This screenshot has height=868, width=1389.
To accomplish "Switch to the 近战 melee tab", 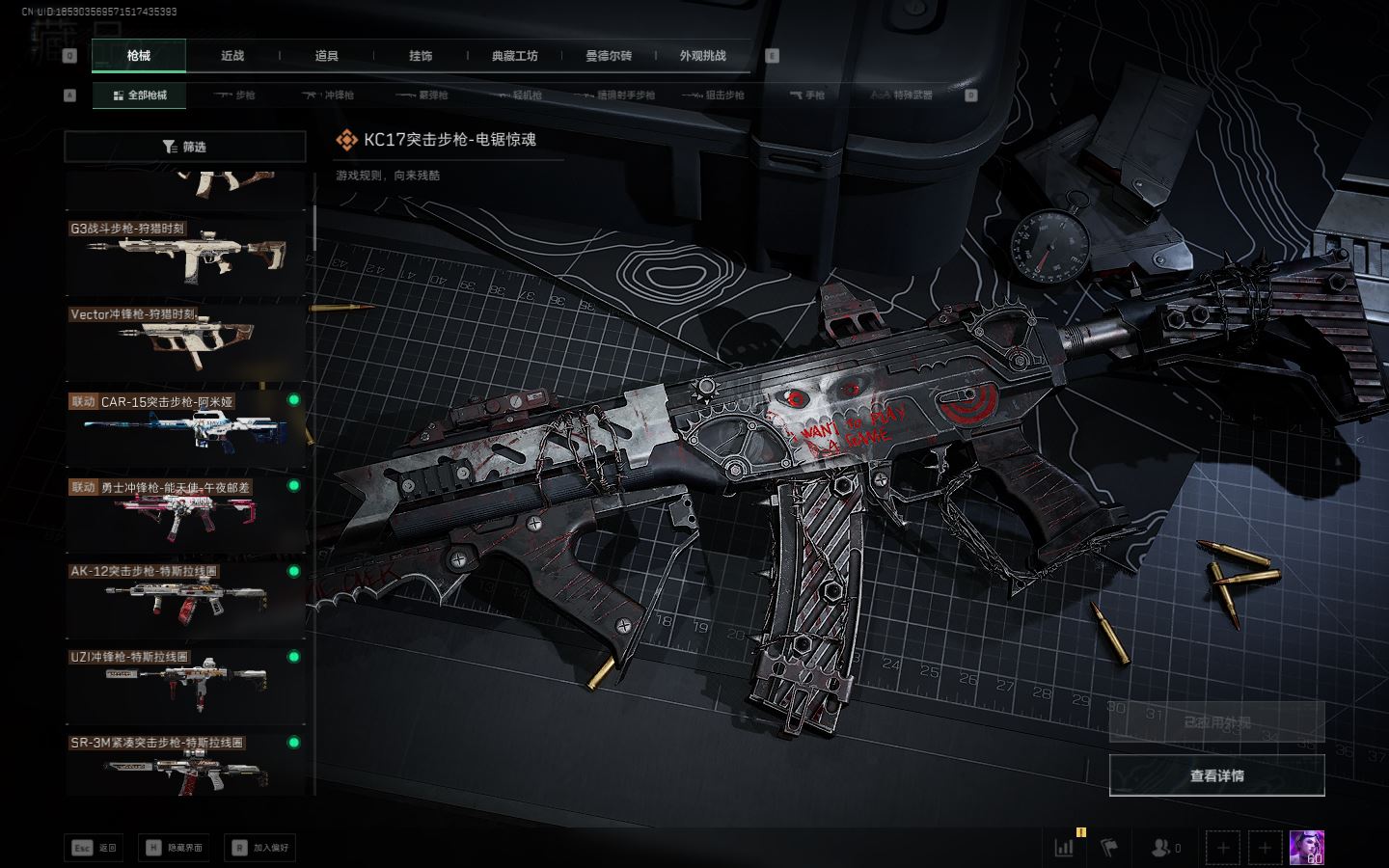I will pyautogui.click(x=232, y=56).
